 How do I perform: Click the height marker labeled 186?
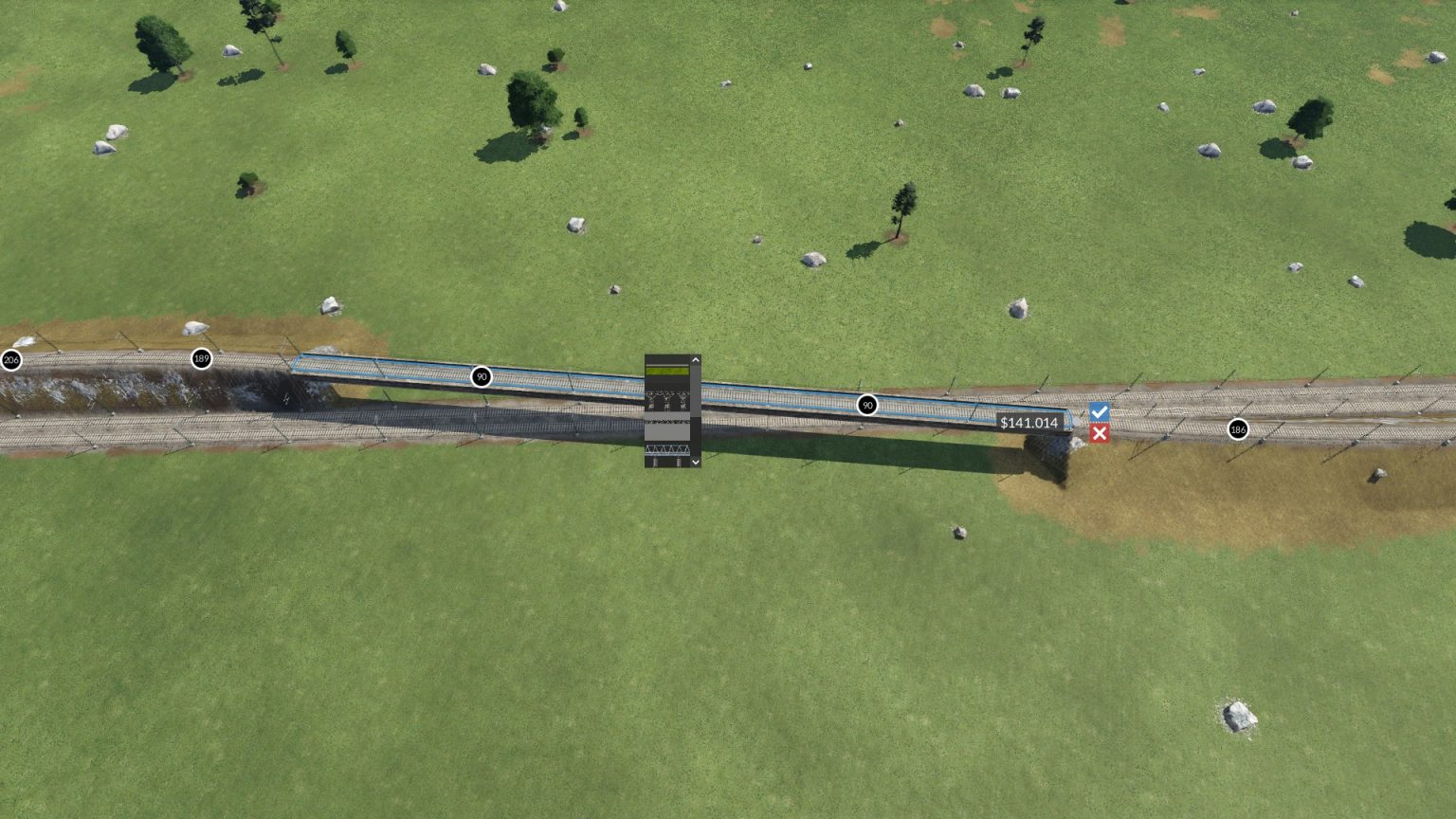(1238, 429)
